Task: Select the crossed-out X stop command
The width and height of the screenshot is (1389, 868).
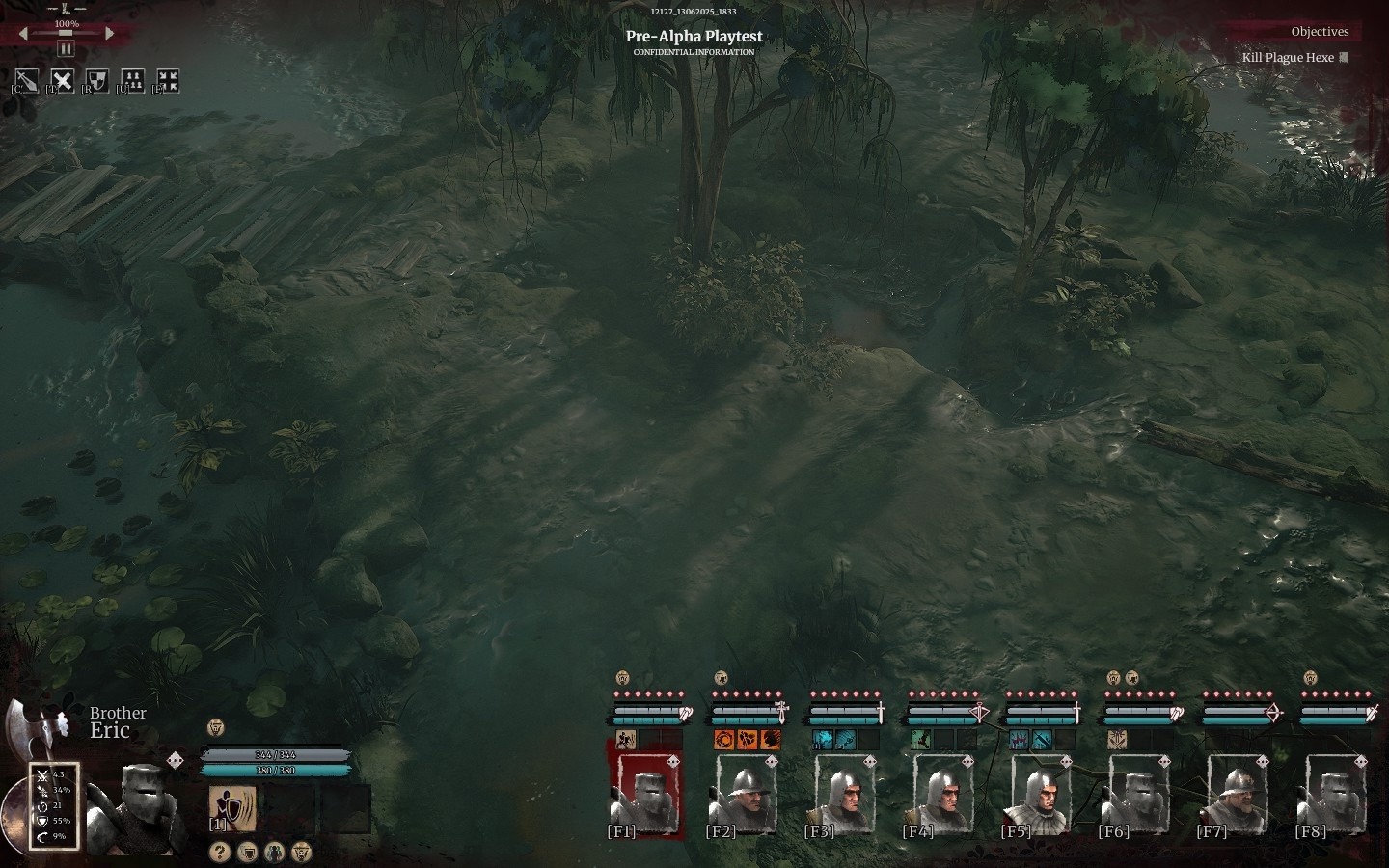Action: 62,81
